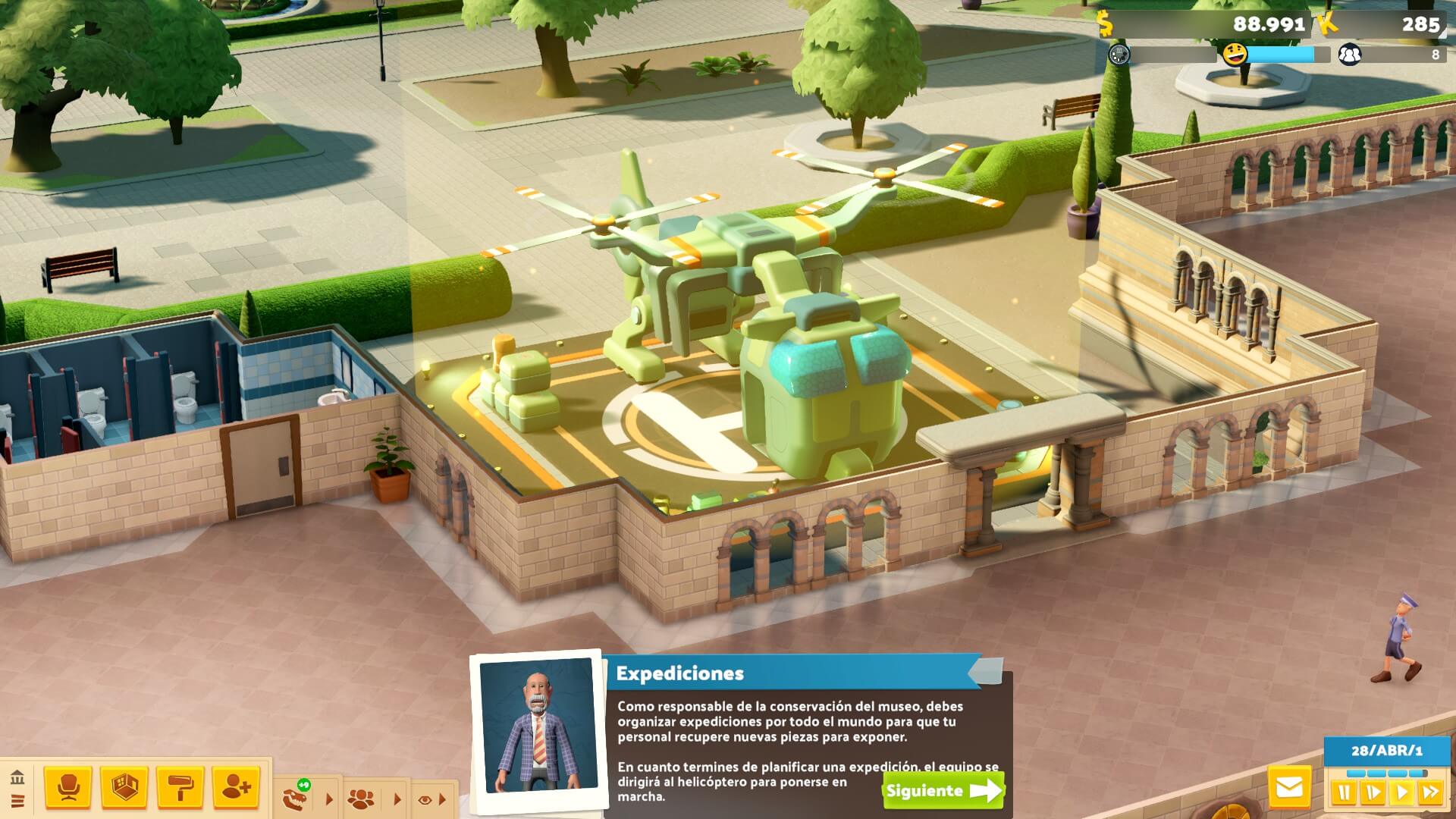Open the hire staff menu

point(236,787)
